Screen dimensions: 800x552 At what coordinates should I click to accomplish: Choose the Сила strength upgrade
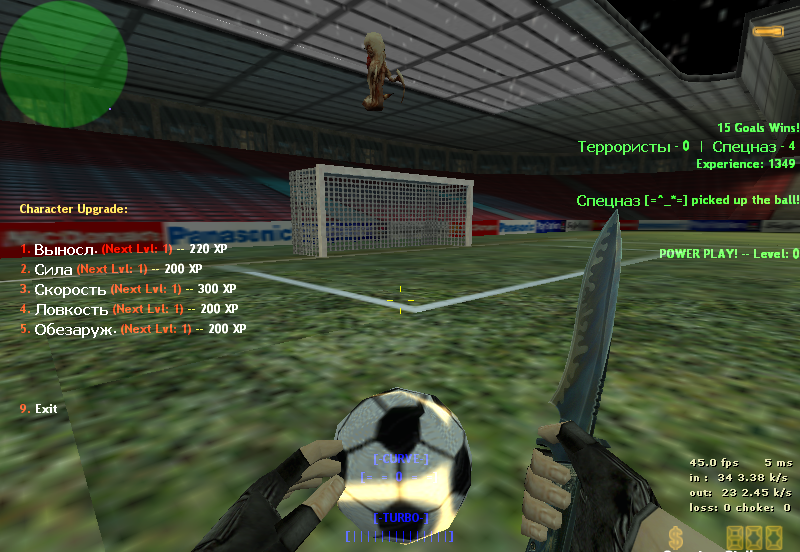point(54,269)
